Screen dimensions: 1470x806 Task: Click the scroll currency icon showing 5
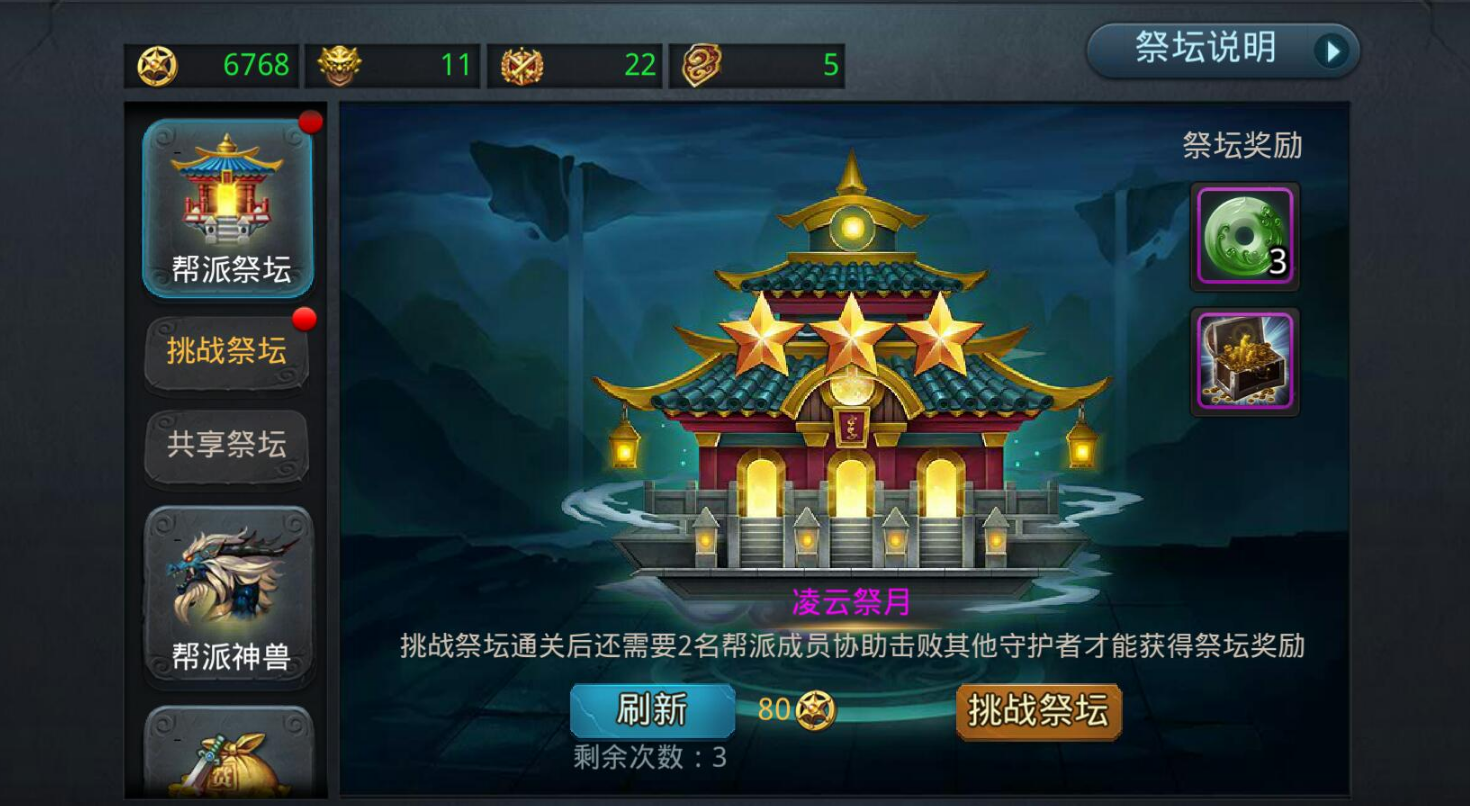[700, 62]
